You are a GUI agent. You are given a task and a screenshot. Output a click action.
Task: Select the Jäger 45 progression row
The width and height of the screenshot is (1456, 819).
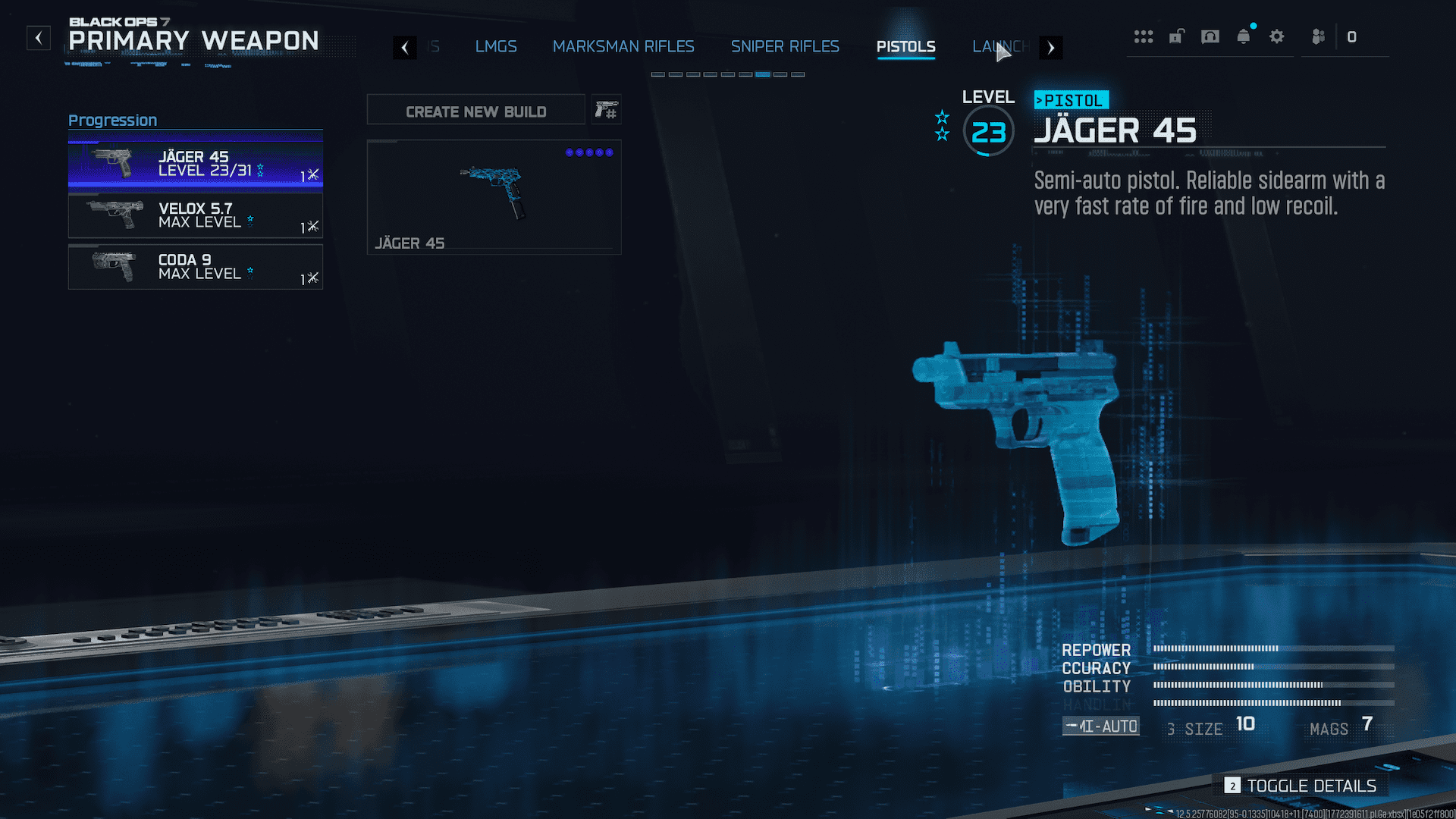coord(196,164)
